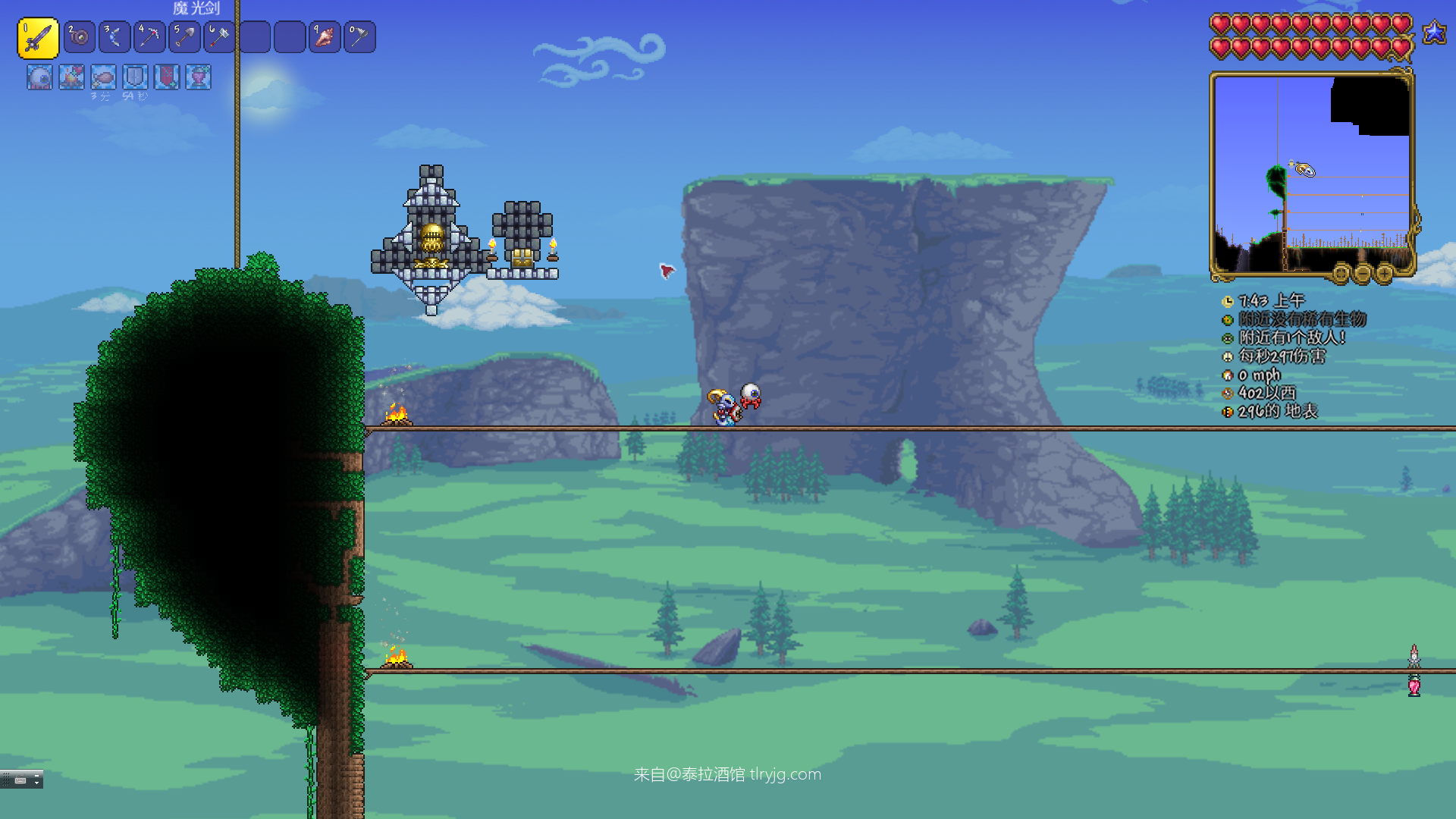Image resolution: width=1456 pixels, height=819 pixels.
Task: Click the blue mana star icon
Action: click(x=1434, y=33)
